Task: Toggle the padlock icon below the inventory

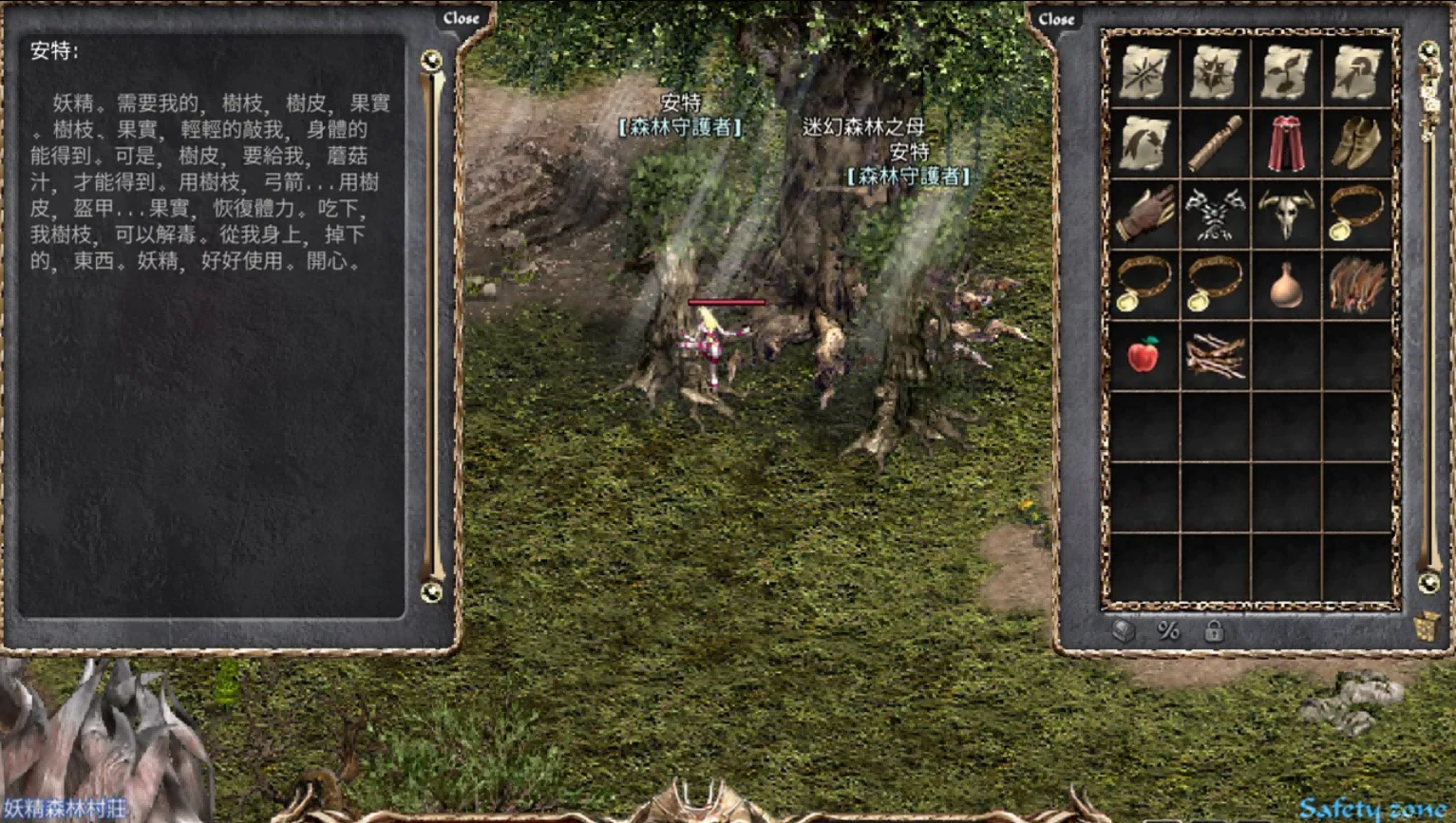Action: (1214, 630)
